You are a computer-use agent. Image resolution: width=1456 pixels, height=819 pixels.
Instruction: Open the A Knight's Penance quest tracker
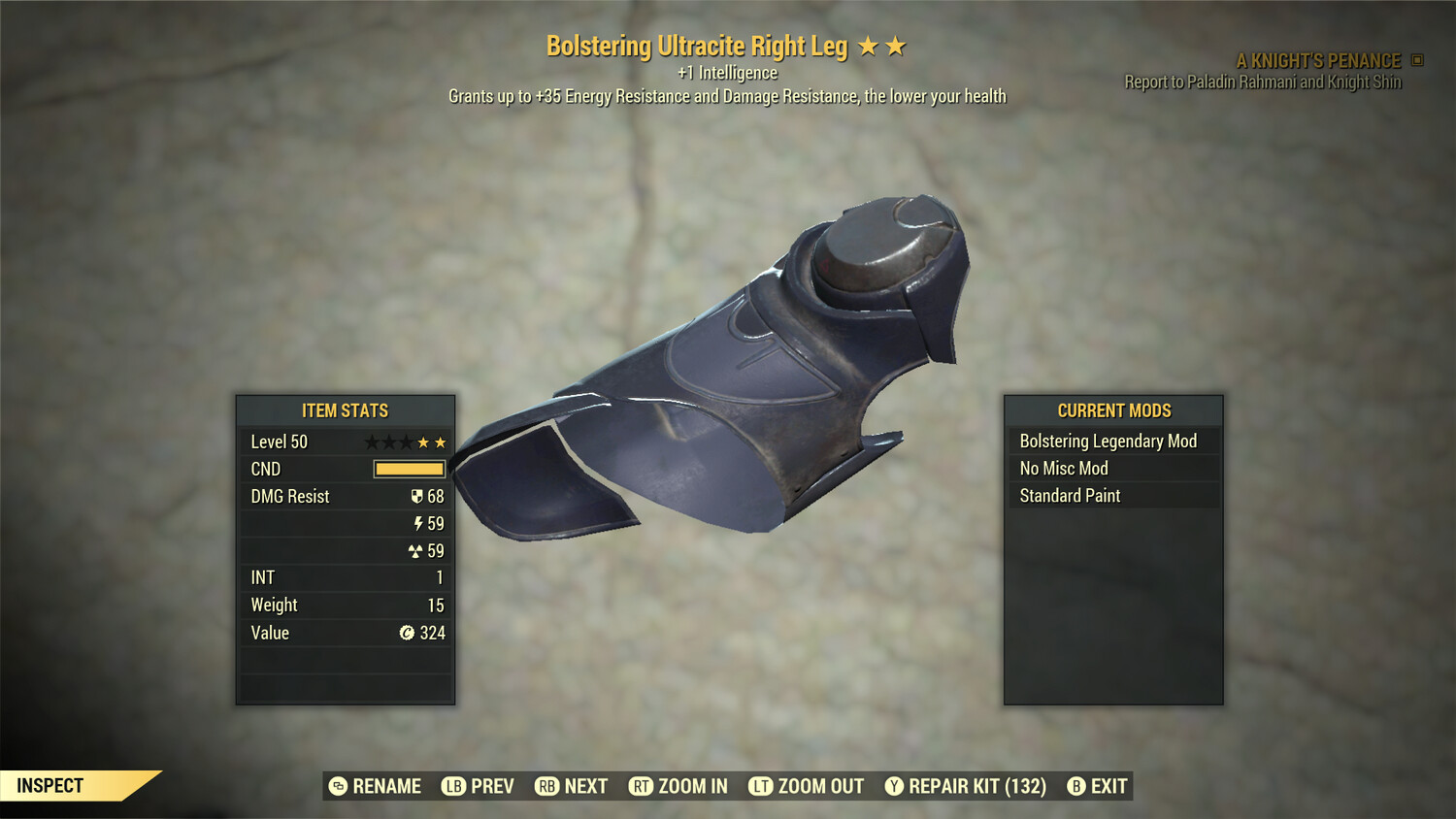1317,61
